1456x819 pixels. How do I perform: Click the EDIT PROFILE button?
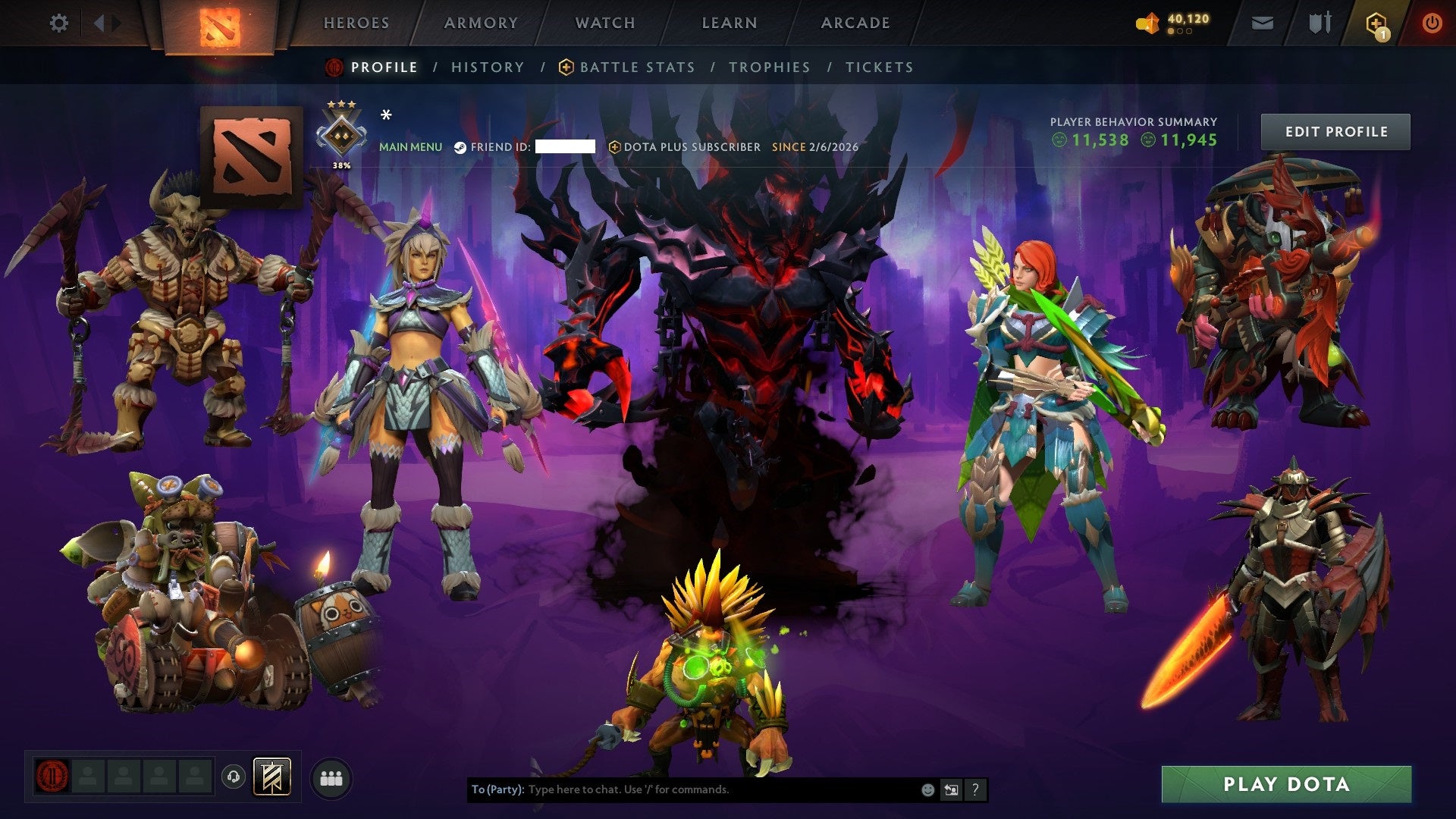[x=1335, y=131]
